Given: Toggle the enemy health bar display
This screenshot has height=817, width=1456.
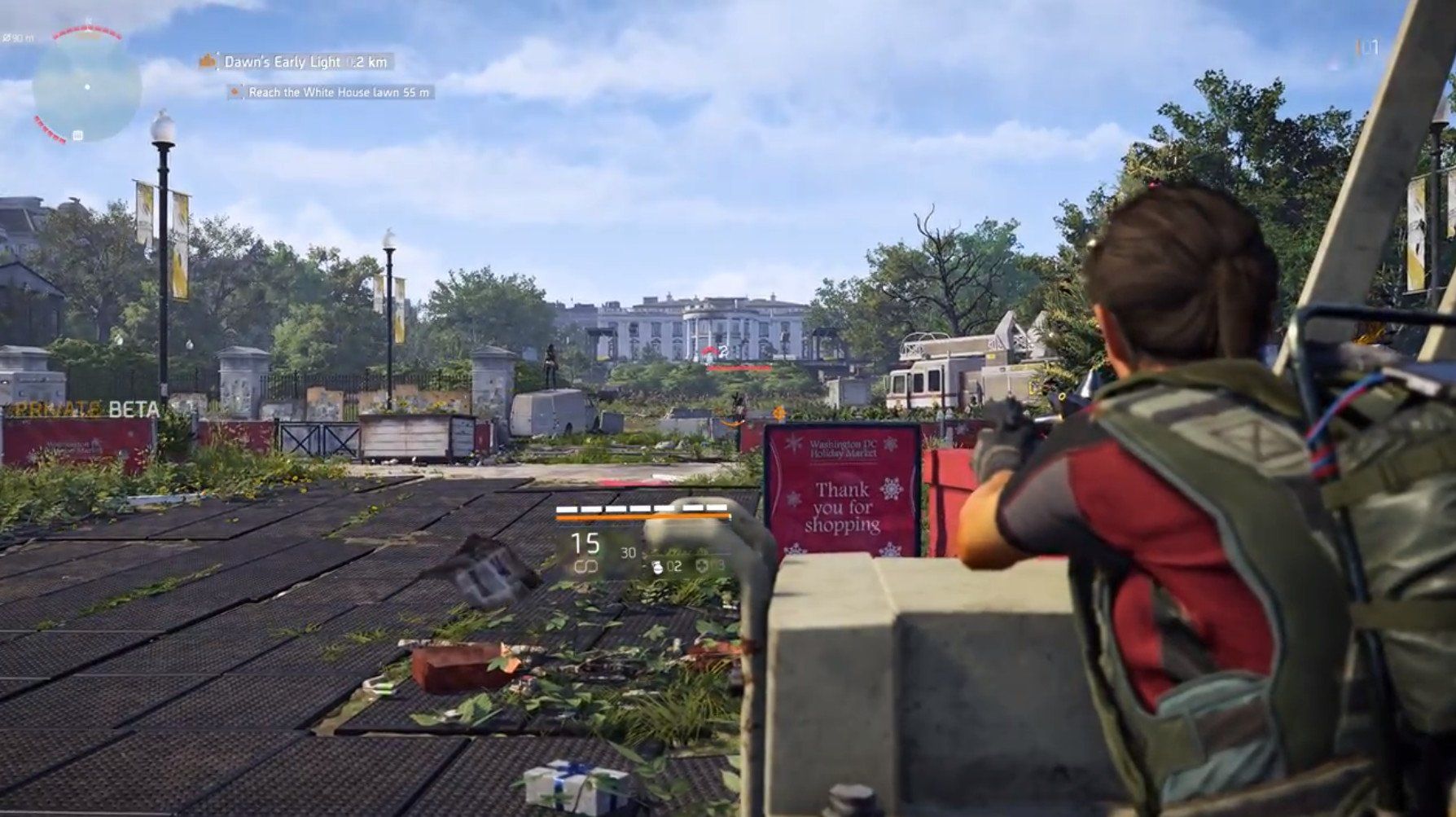Looking at the screenshot, I should [x=741, y=368].
